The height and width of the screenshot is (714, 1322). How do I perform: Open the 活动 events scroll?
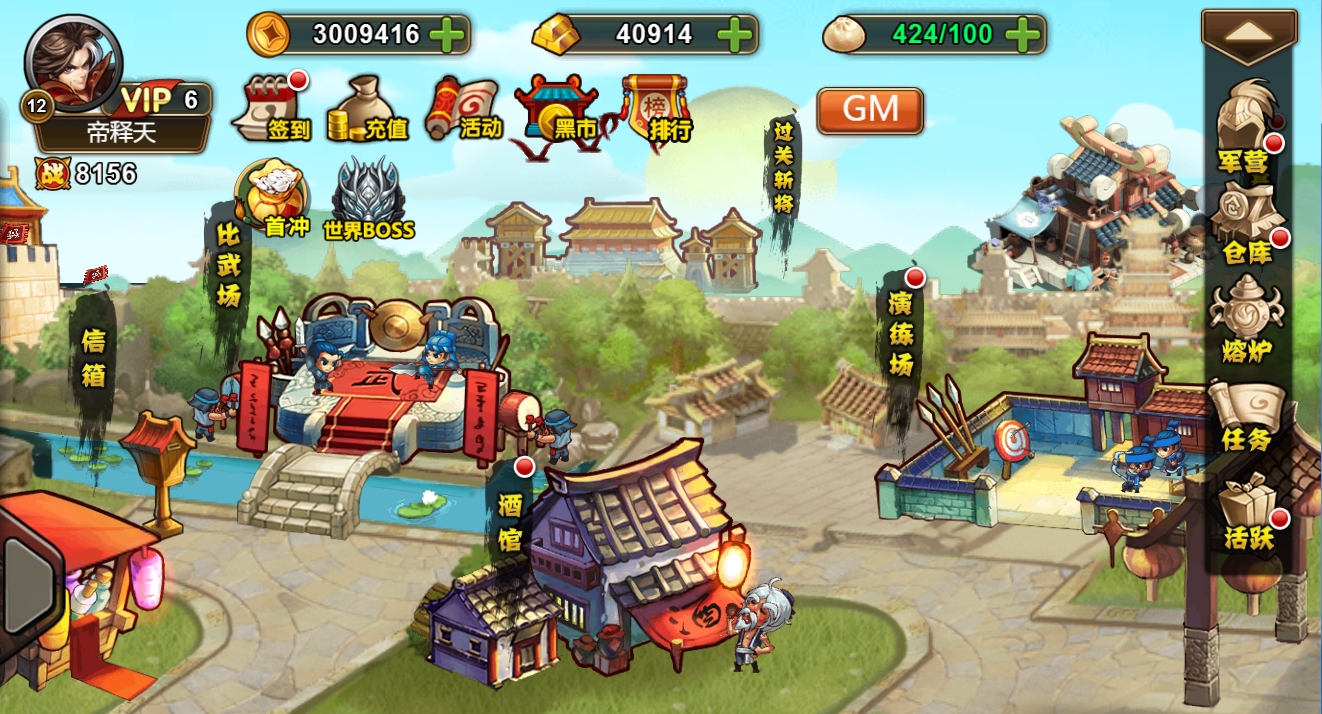click(466, 107)
